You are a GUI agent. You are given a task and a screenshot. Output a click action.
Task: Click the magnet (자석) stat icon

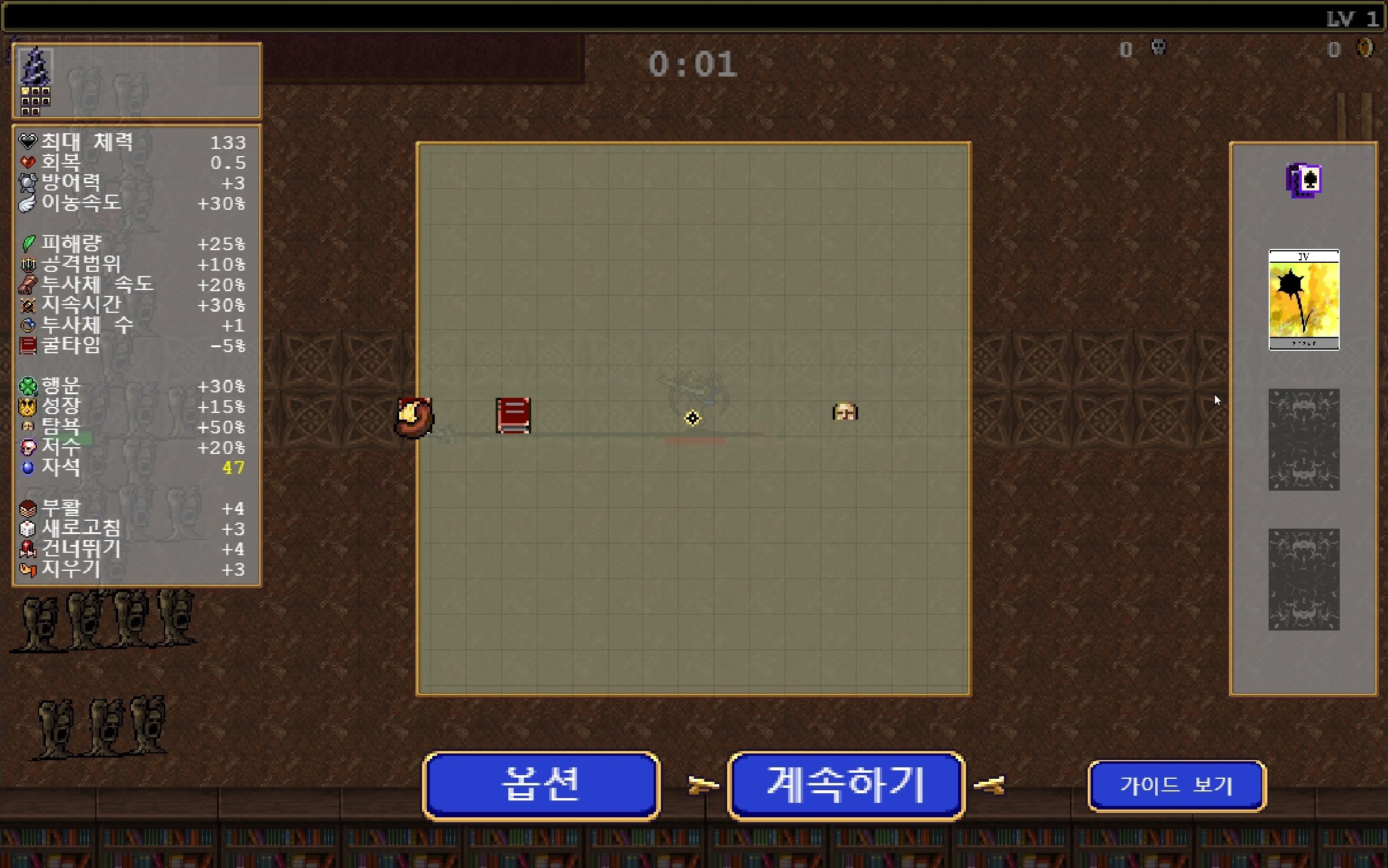27,467
